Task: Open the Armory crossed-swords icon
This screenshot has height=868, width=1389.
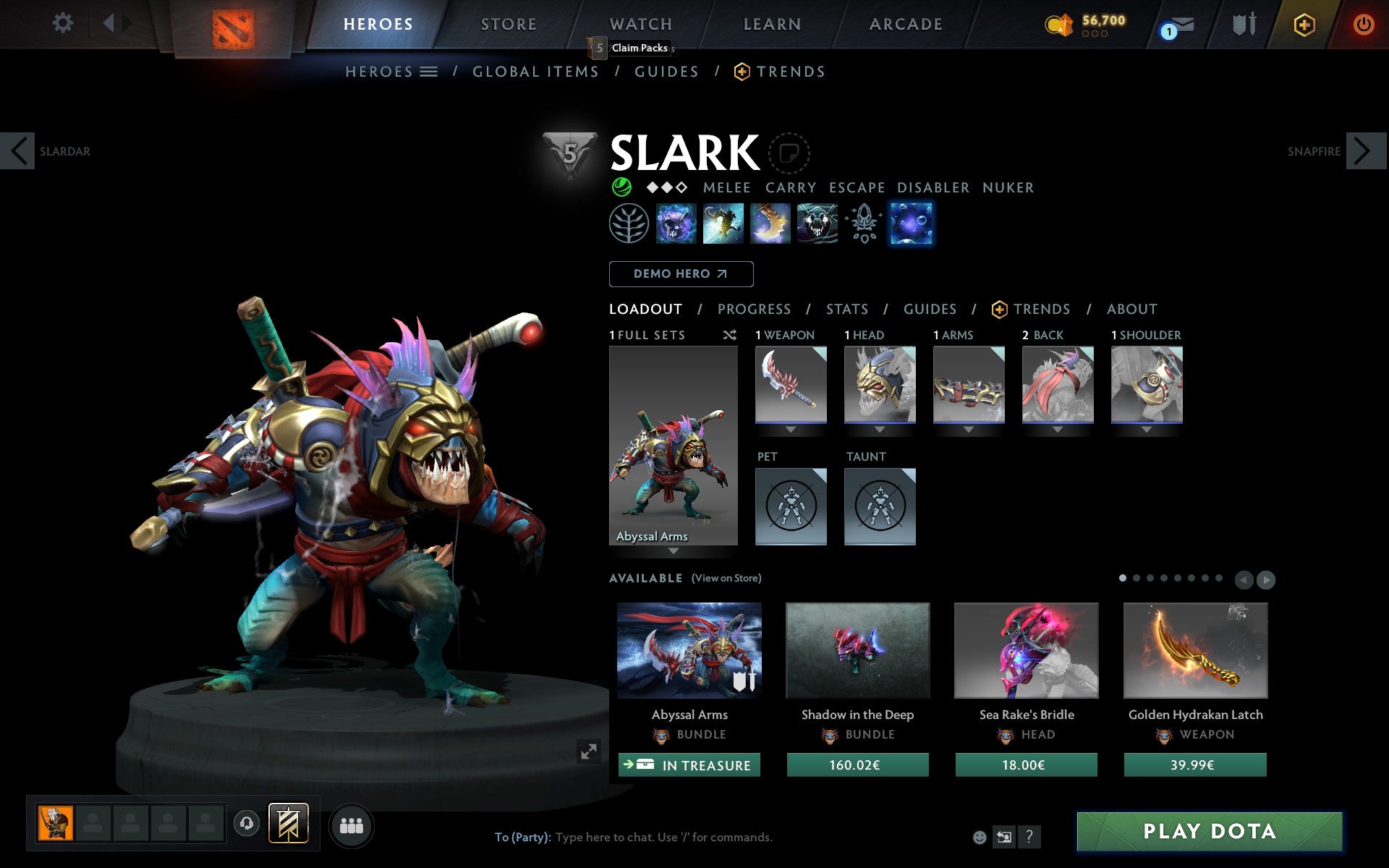Action: pos(1246,23)
